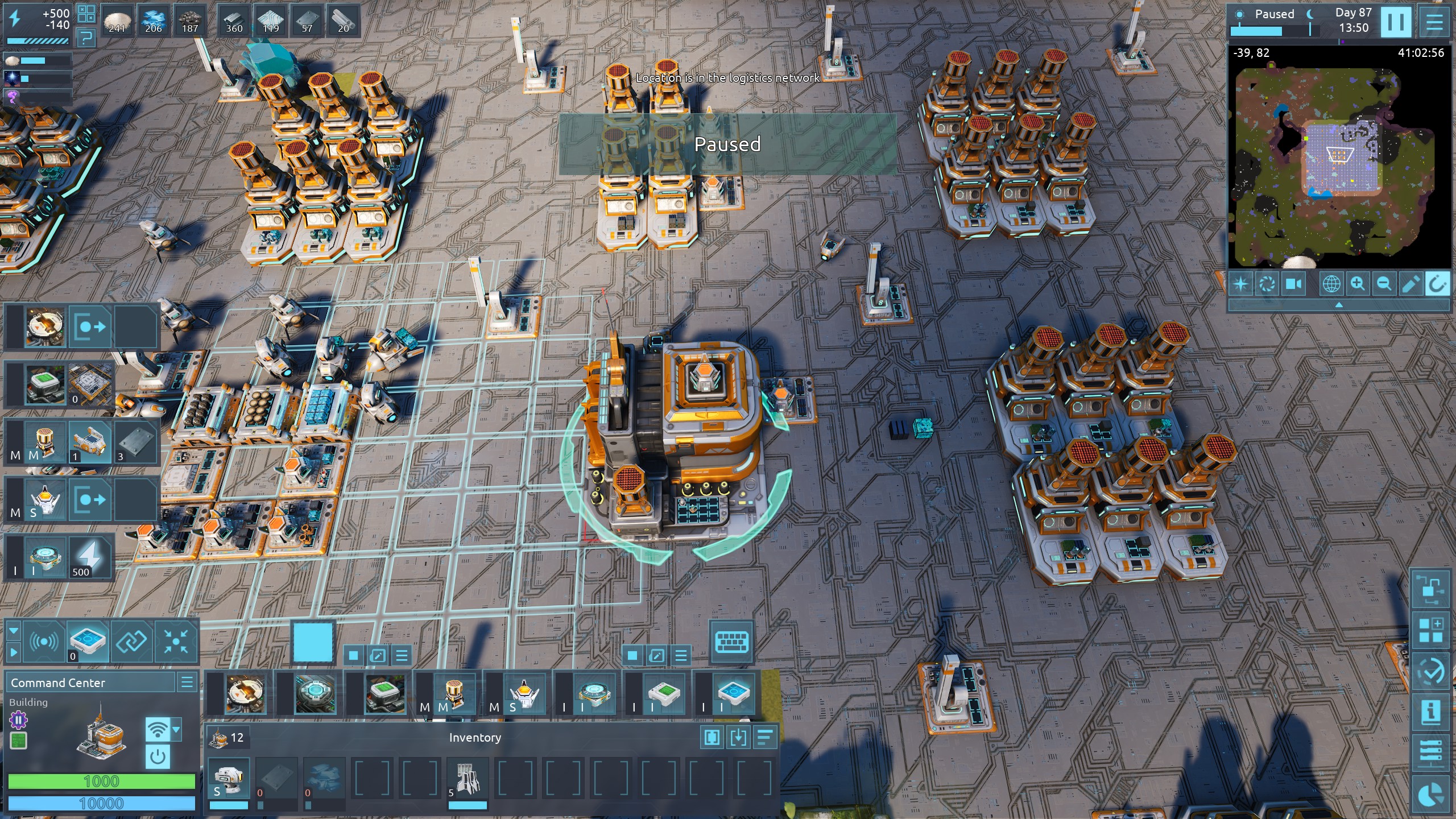The width and height of the screenshot is (1456, 819).
Task: Open the wifi signal dropdown arrow
Action: click(x=176, y=729)
